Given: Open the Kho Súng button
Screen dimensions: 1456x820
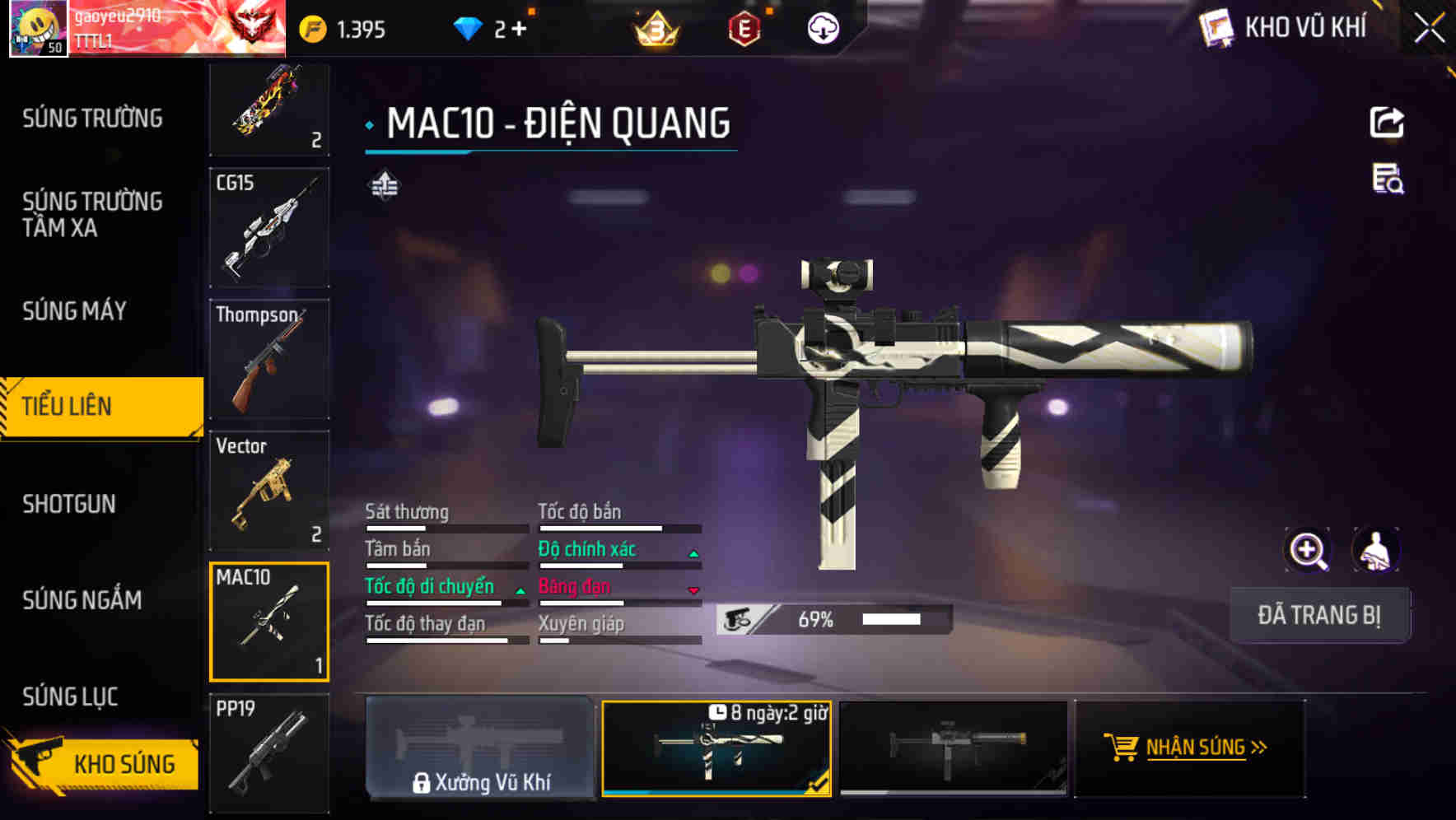Looking at the screenshot, I should [x=103, y=763].
